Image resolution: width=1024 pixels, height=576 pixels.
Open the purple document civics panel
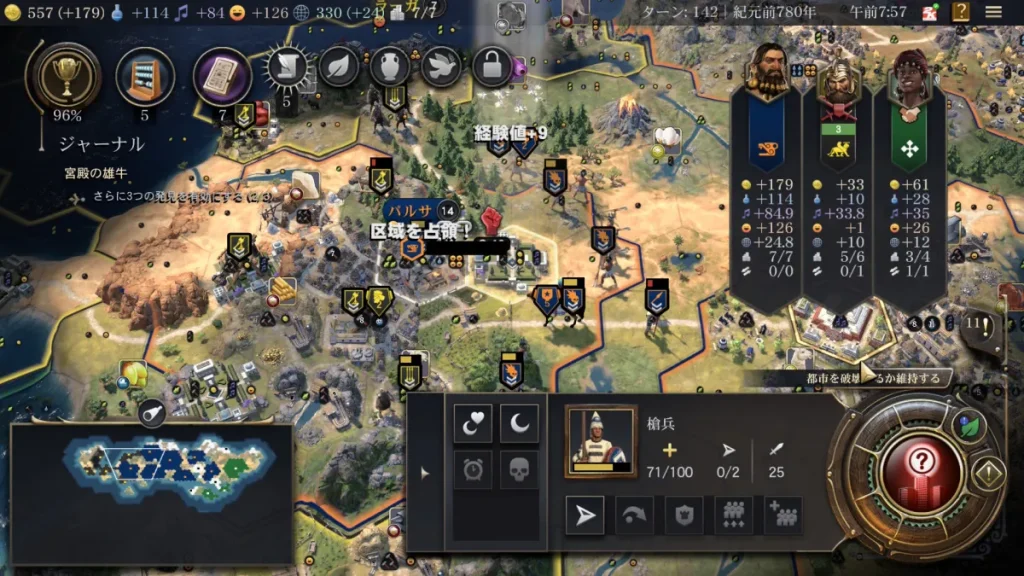(x=221, y=76)
